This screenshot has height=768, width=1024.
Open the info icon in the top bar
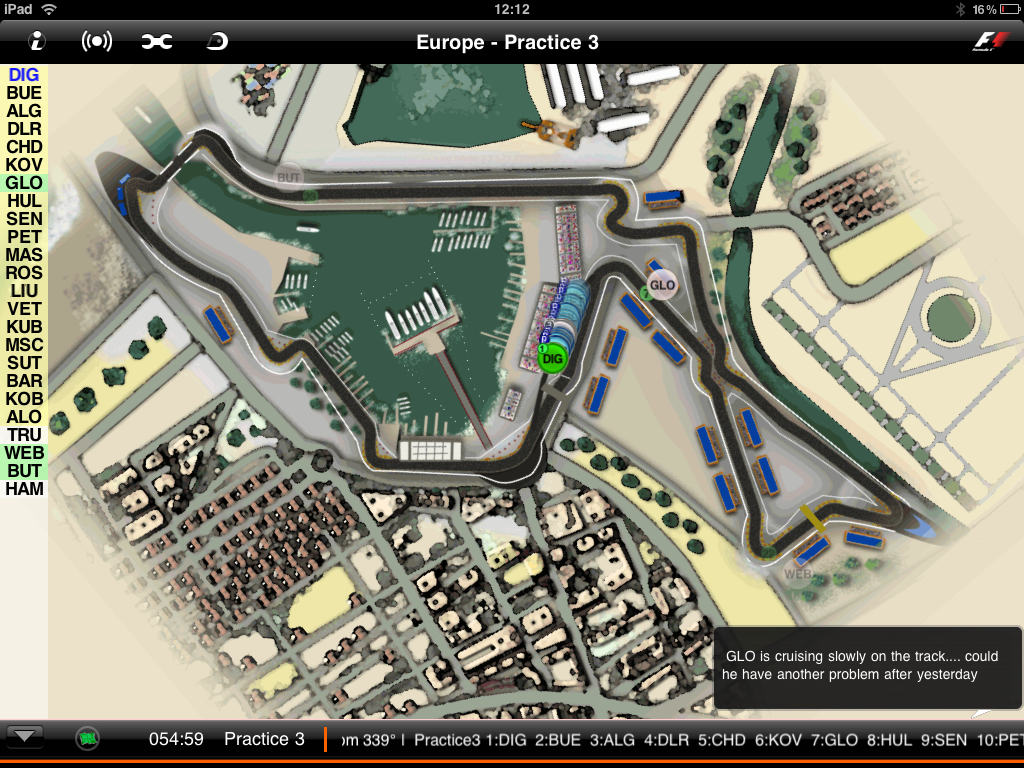[x=38, y=41]
